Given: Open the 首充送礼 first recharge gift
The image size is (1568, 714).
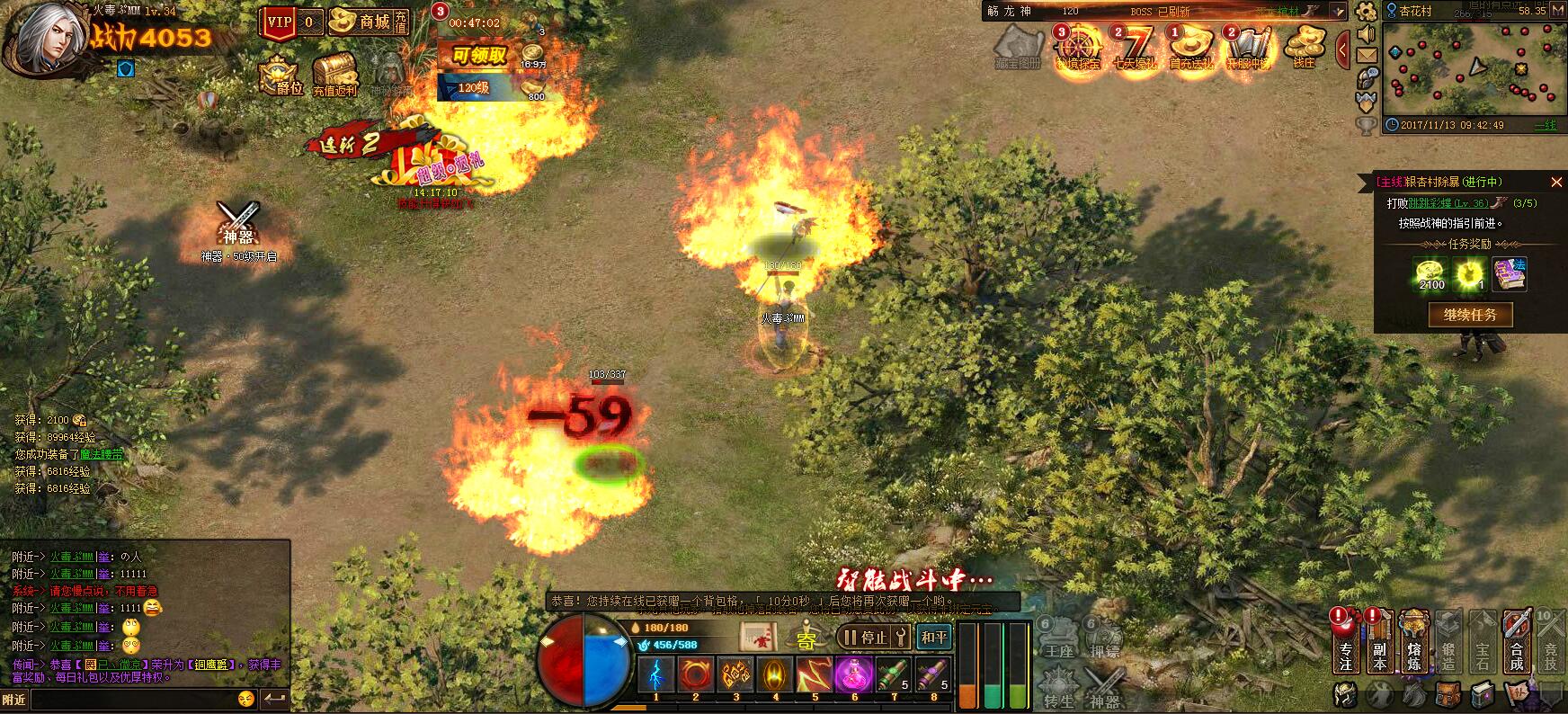Looking at the screenshot, I should [1191, 48].
